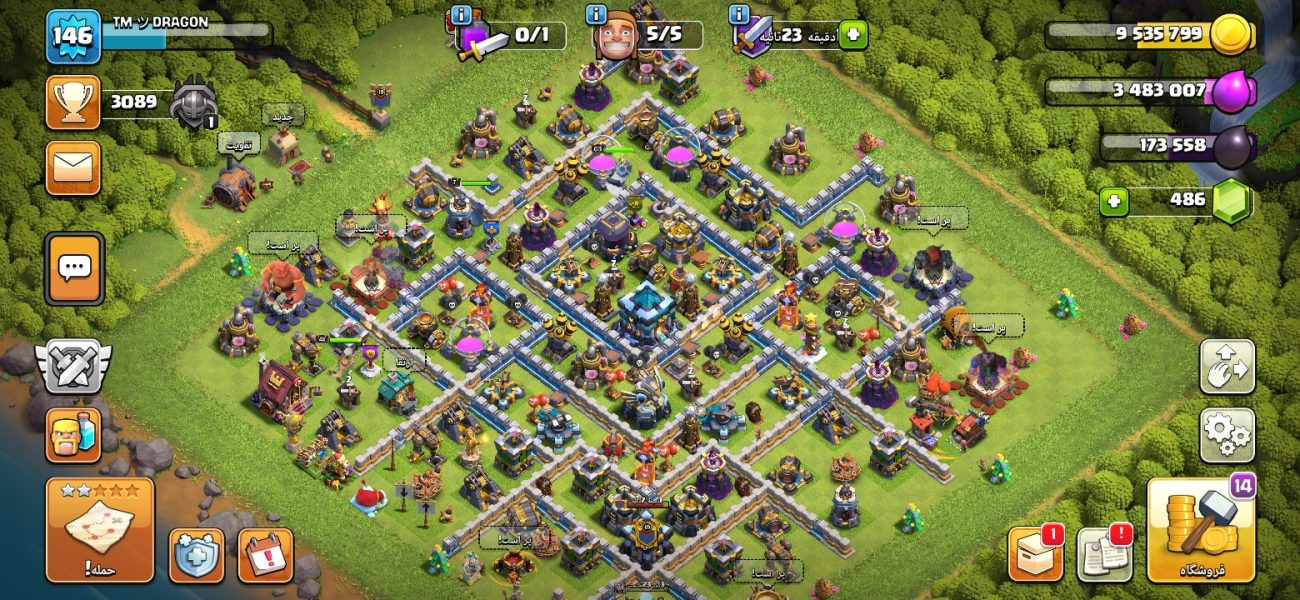The height and width of the screenshot is (600, 1300).
Task: Open the Attack map button
Action: [100, 530]
